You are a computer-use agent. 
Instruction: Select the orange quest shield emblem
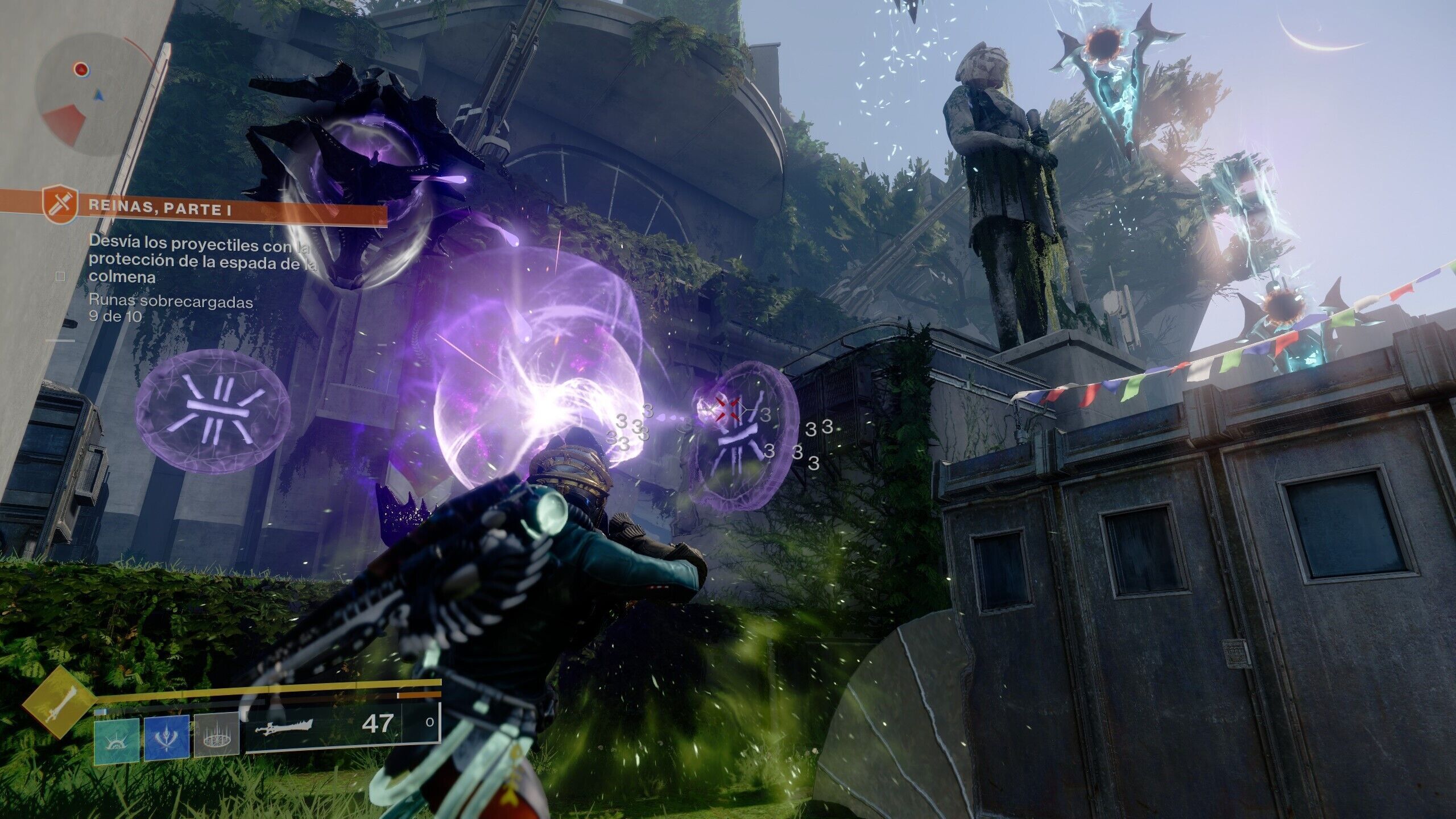(60, 205)
